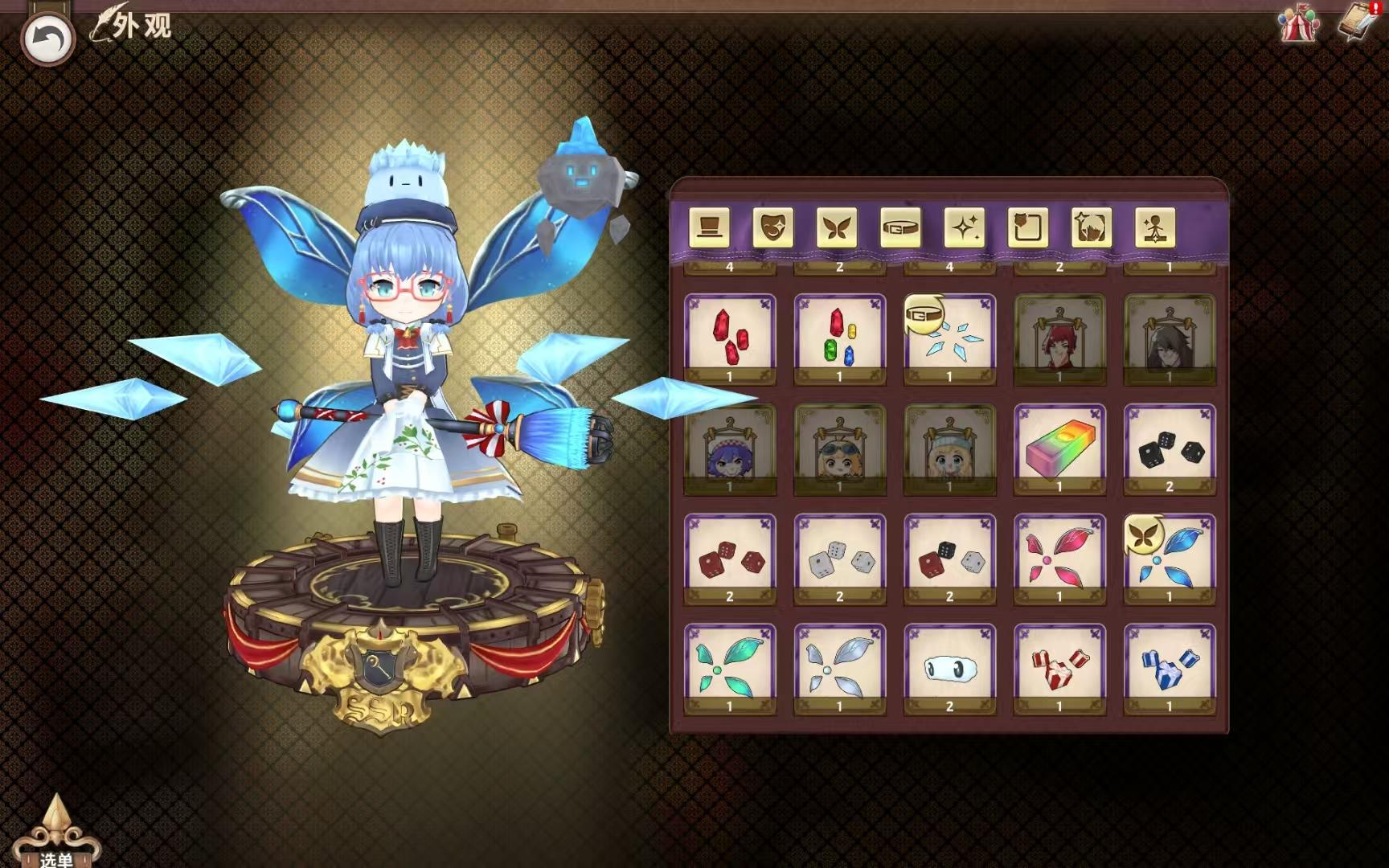Select the sparkle effects category icon

966,229
